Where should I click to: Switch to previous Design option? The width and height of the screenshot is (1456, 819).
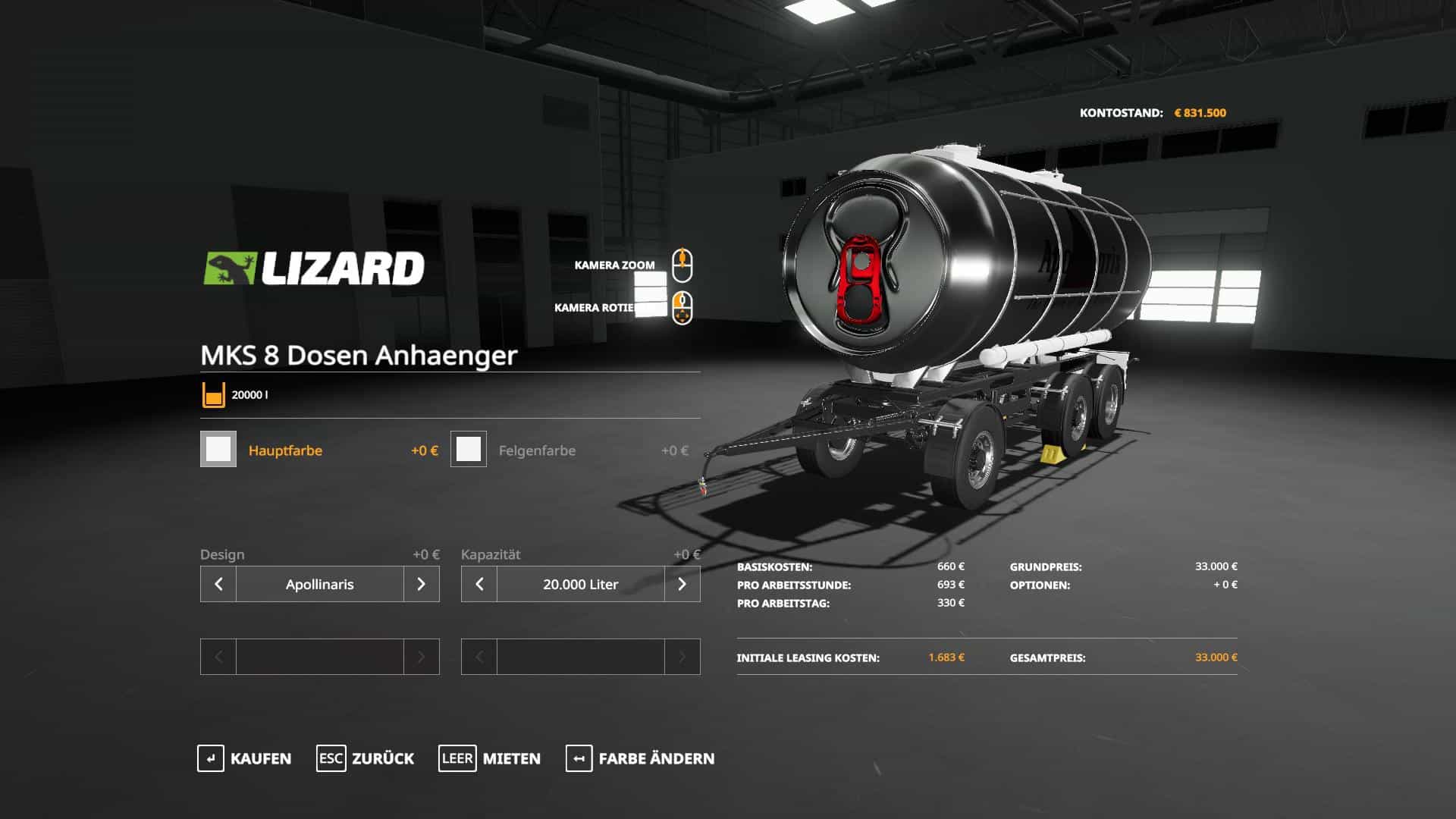click(218, 584)
